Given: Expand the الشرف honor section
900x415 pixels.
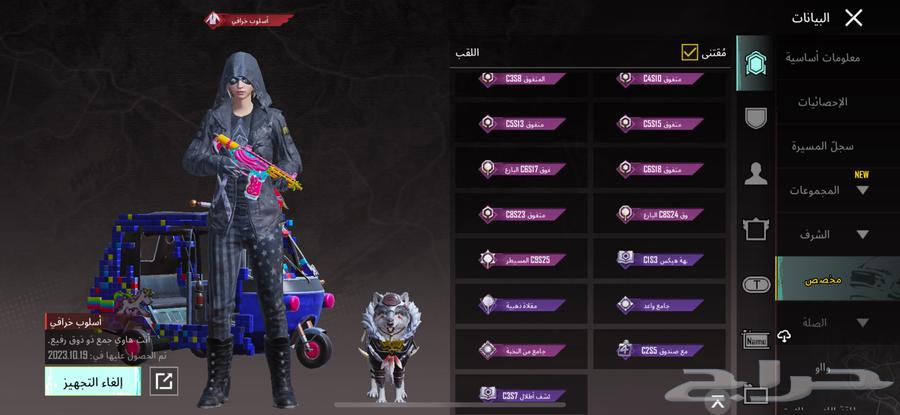Looking at the screenshot, I should click(x=823, y=235).
